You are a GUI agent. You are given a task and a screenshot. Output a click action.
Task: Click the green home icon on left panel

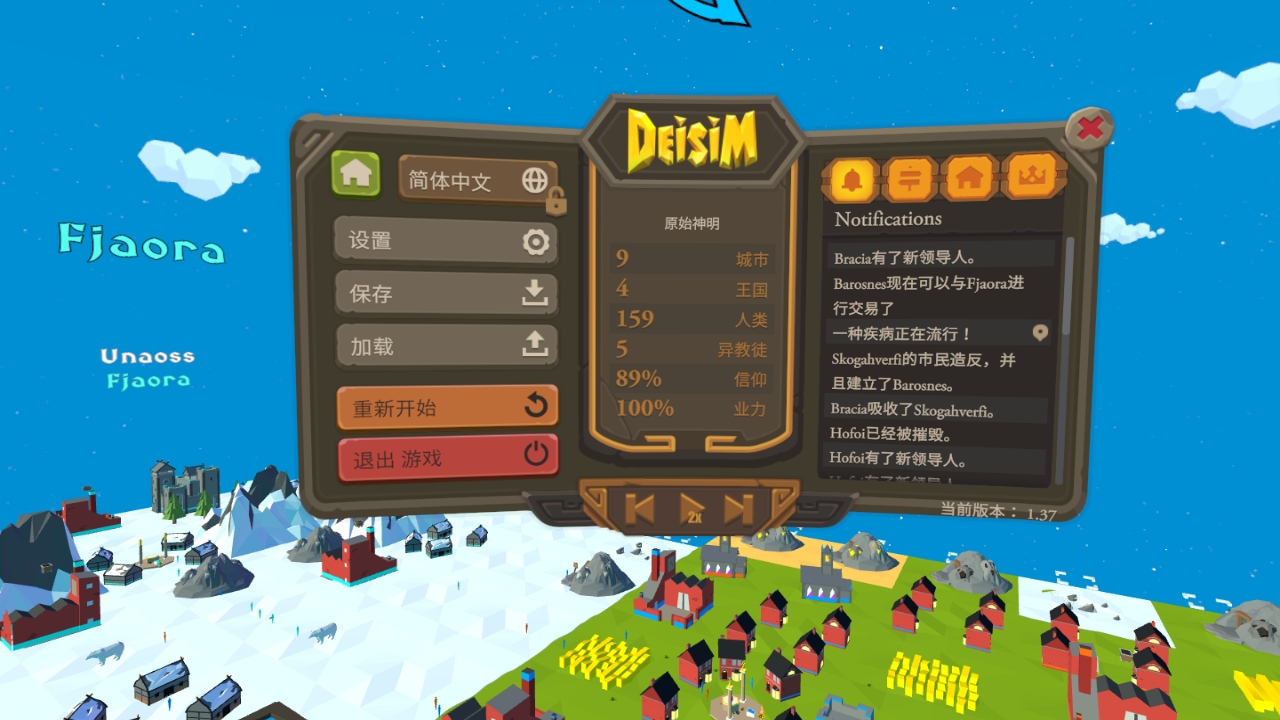point(358,176)
